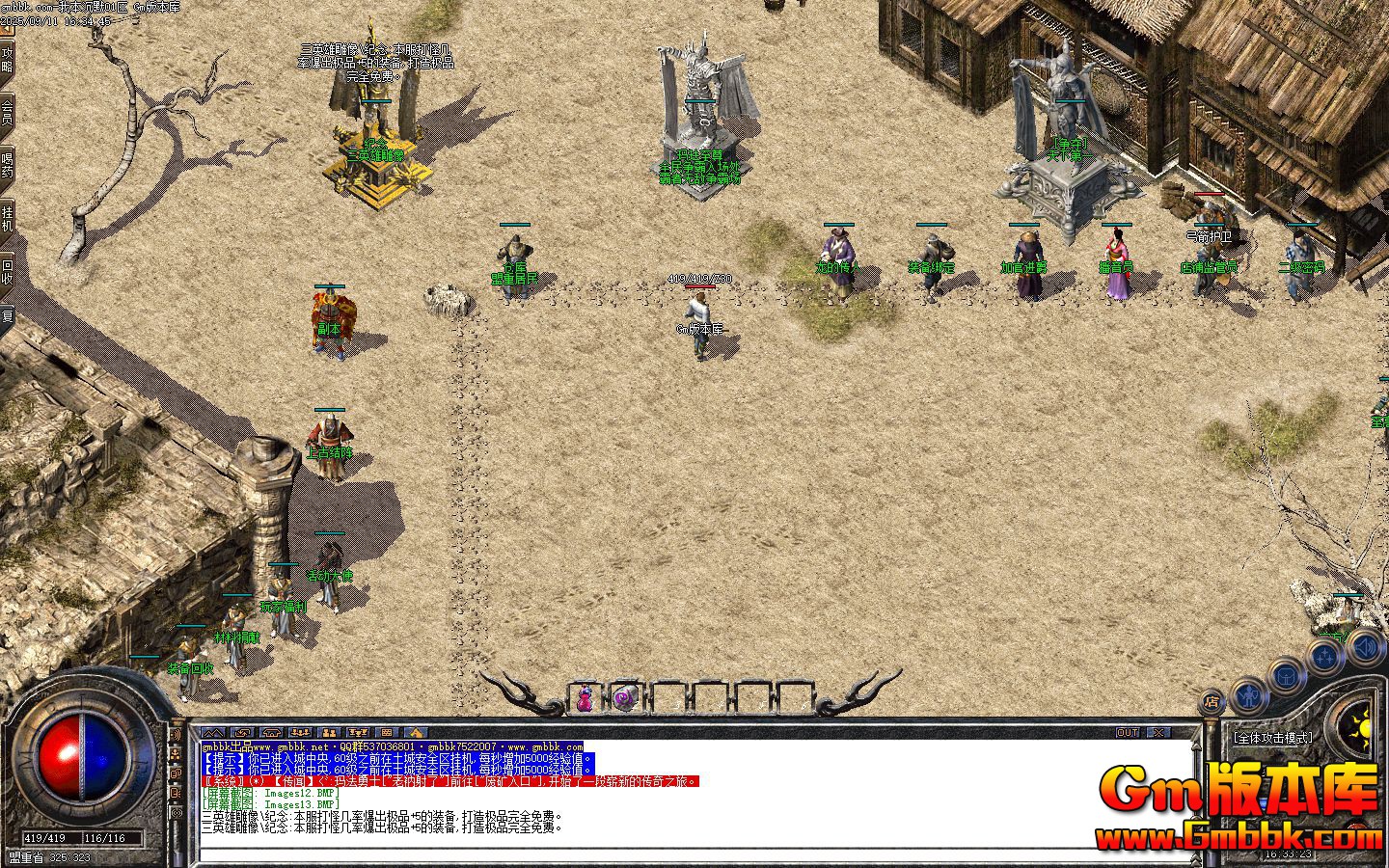Open the circular bag inventory icon
1389x868 pixels.
(1285, 678)
